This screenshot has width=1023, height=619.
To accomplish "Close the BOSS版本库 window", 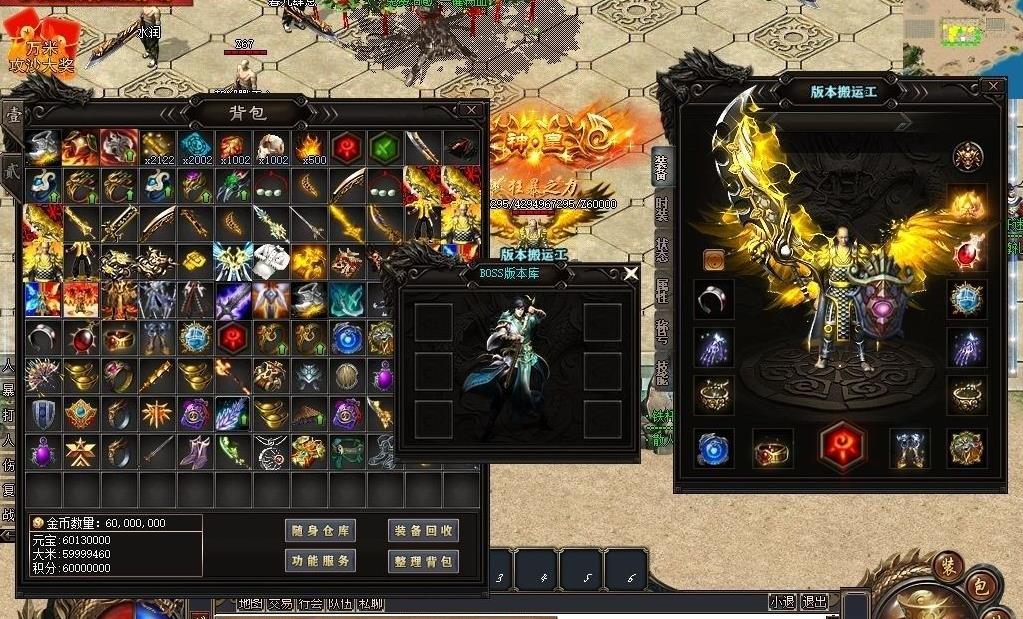I will click(630, 273).
